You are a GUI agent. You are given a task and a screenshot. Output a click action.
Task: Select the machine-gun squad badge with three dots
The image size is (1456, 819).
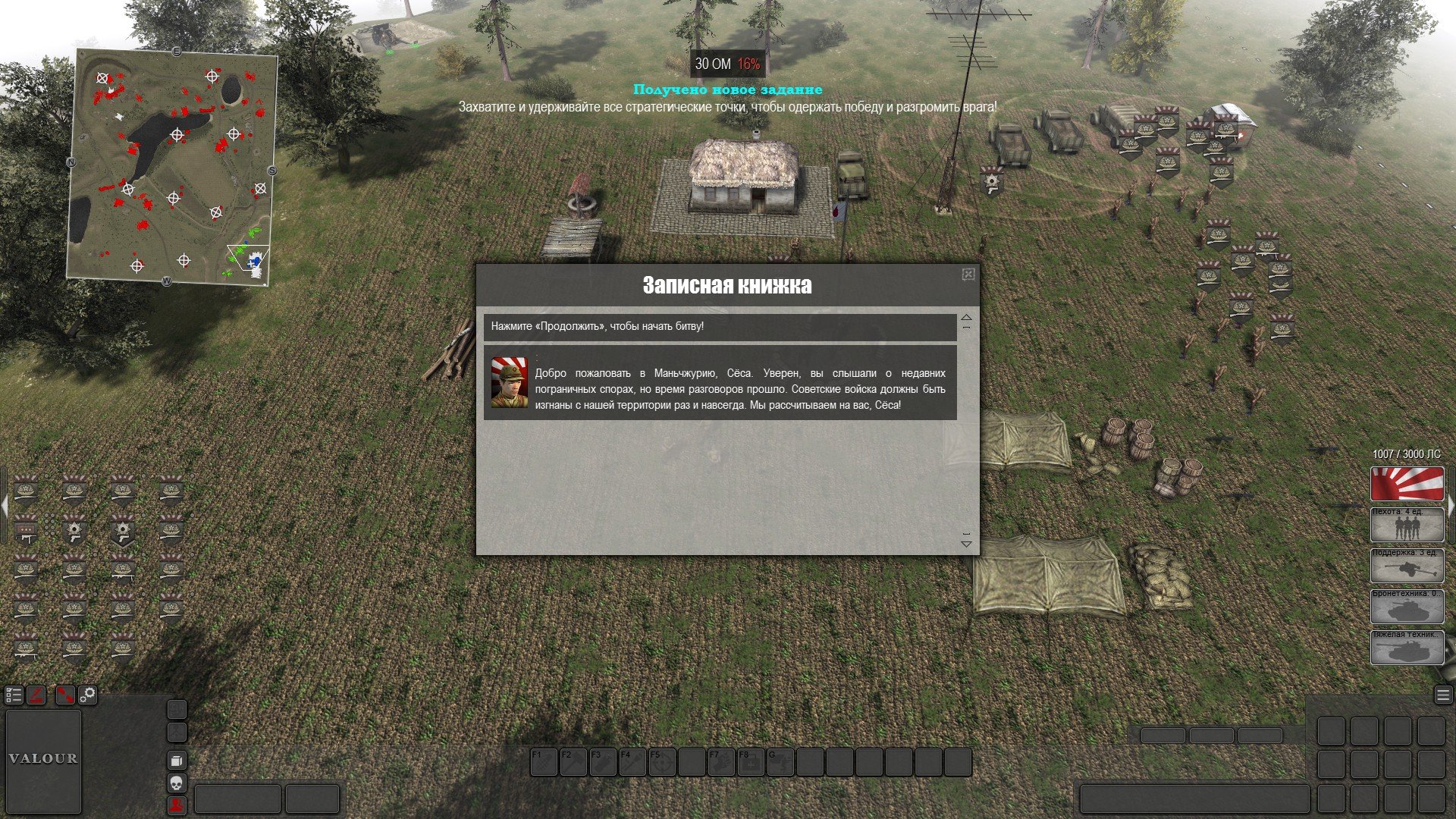click(x=27, y=529)
